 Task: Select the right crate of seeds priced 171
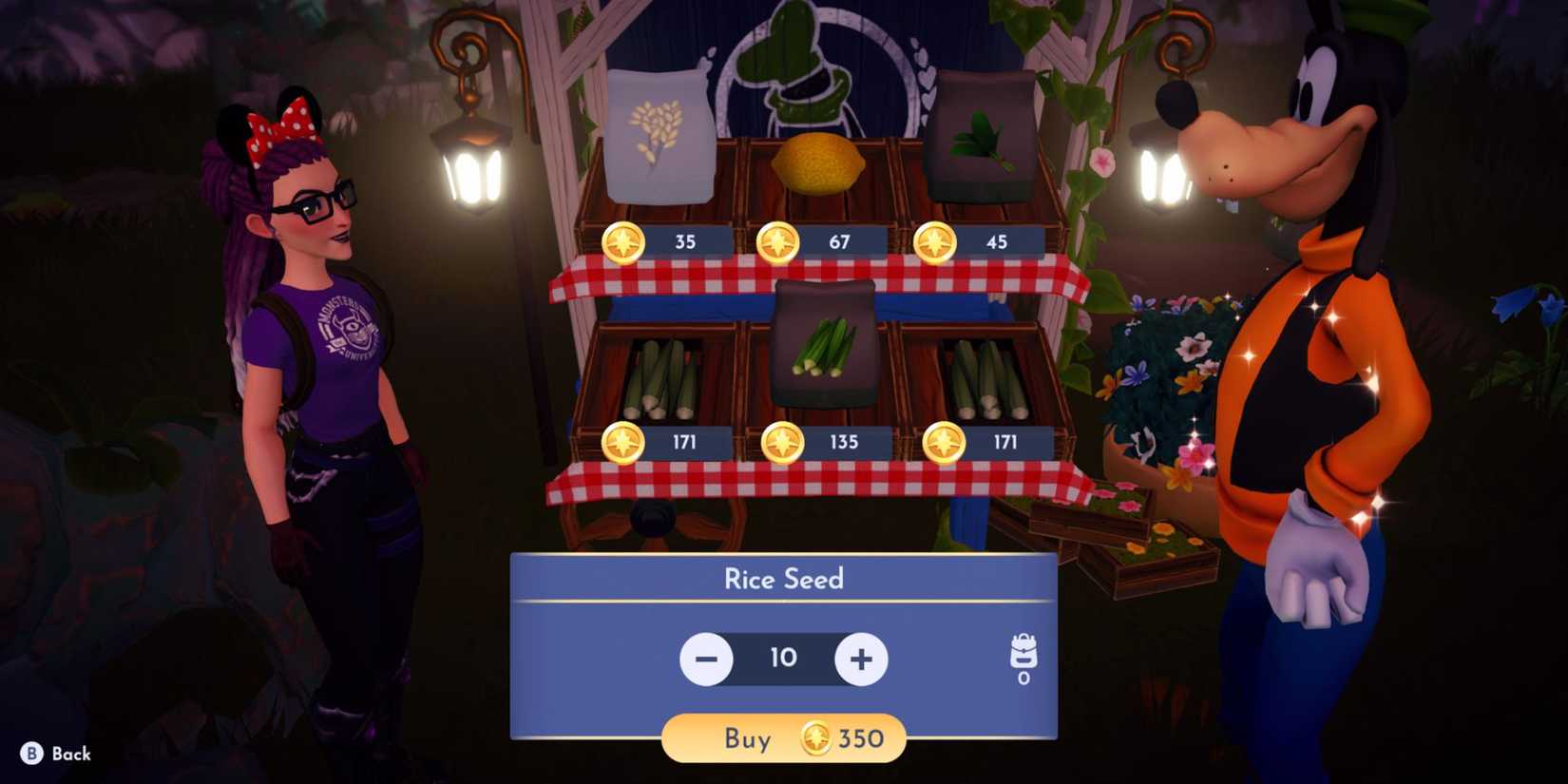[x=988, y=380]
